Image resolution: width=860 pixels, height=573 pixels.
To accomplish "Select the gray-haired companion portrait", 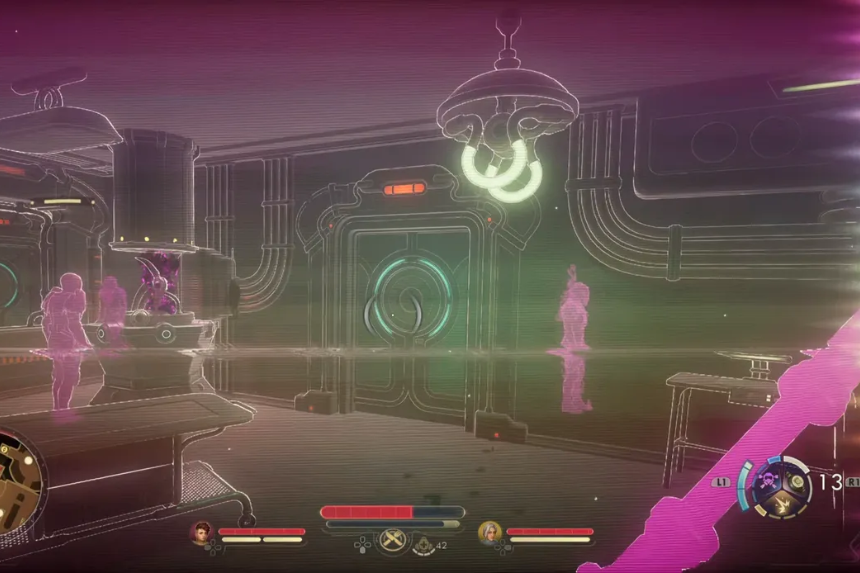I will click(489, 532).
